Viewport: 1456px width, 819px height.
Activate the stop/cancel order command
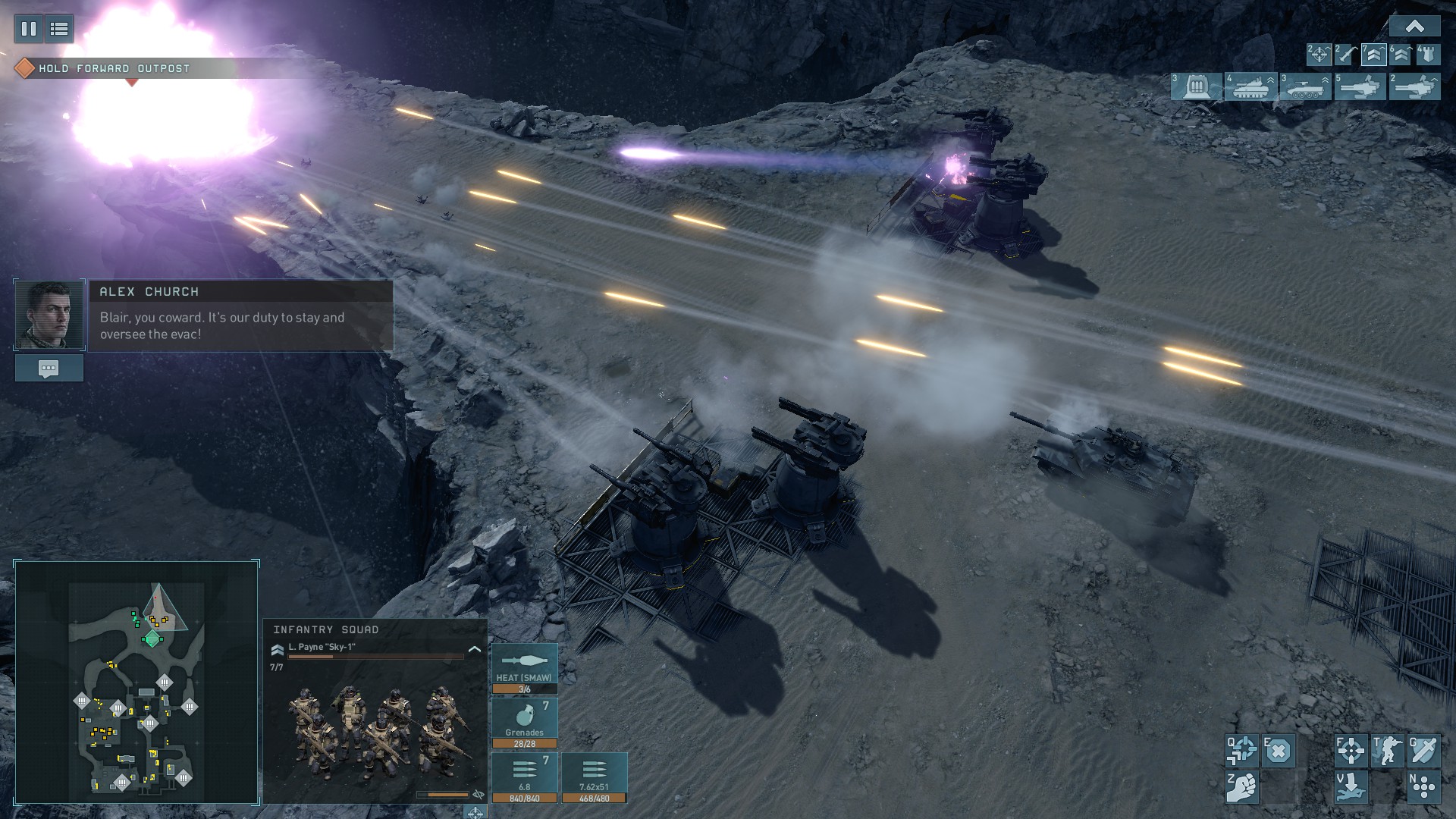coord(1279,751)
